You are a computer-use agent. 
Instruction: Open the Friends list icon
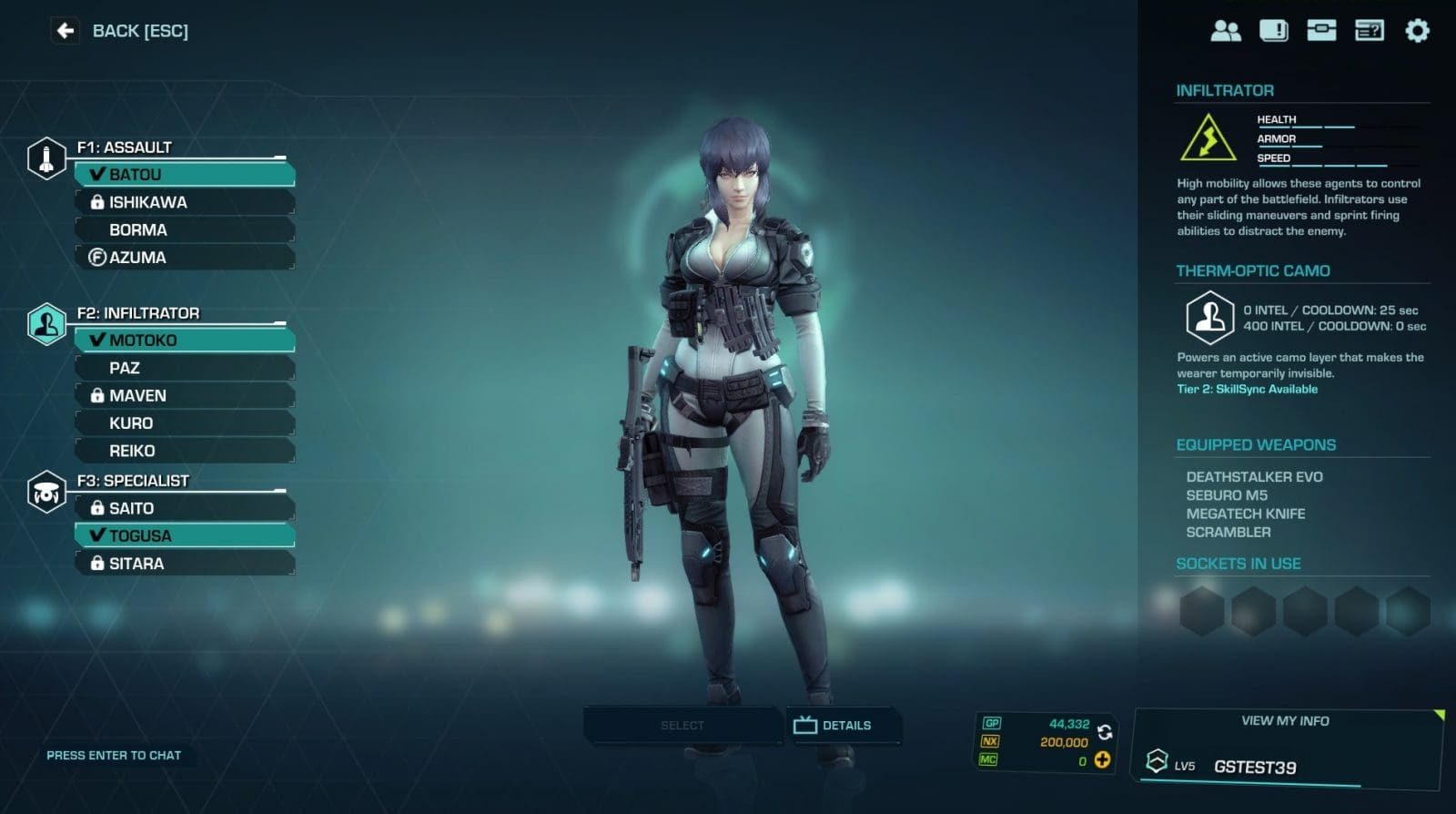coord(1225,30)
